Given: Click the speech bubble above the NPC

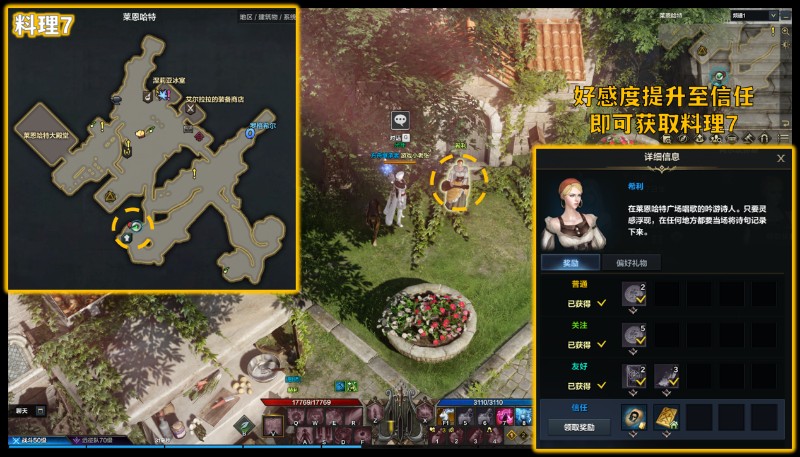Looking at the screenshot, I should [x=400, y=120].
